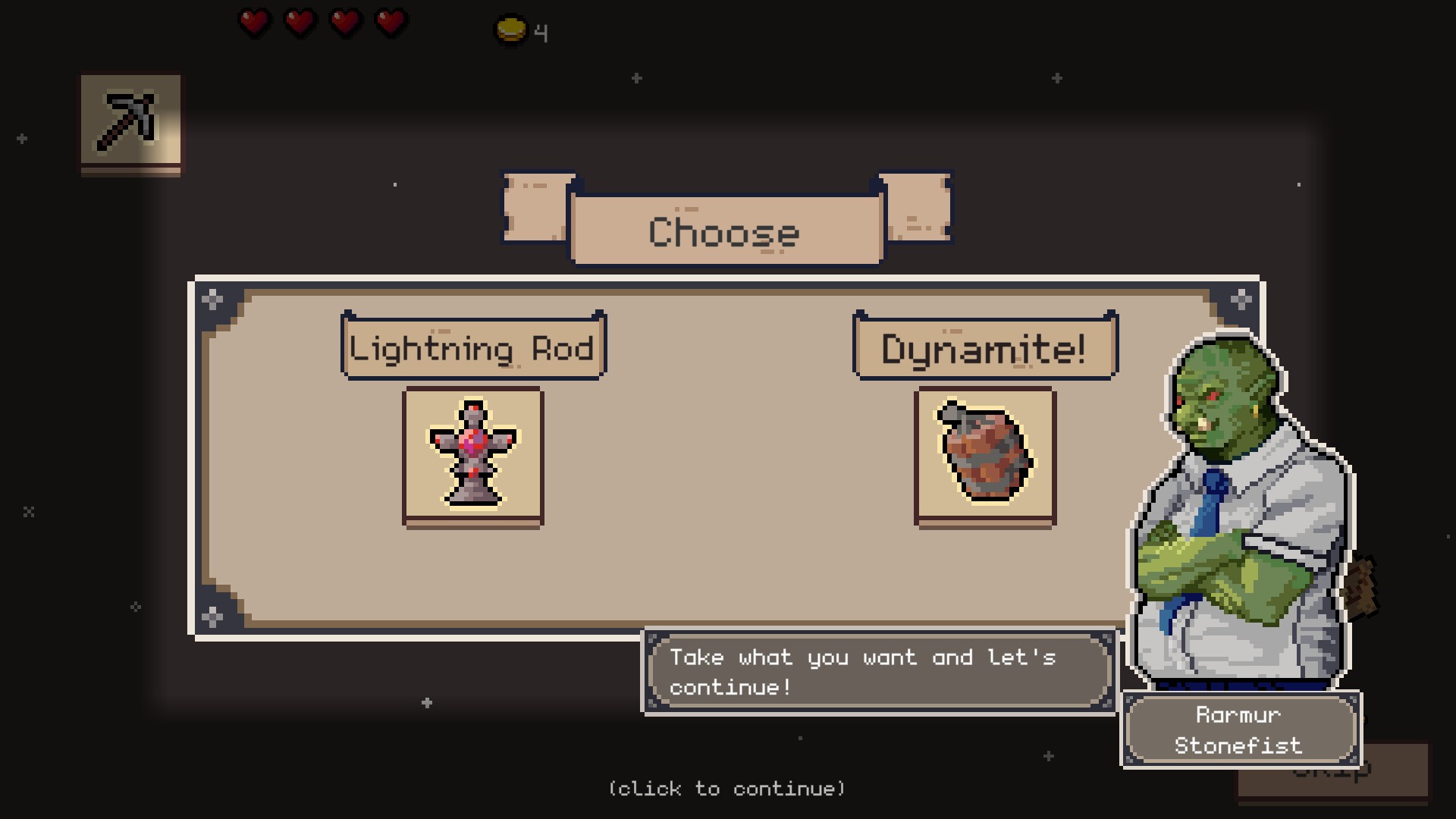Select the pickaxe tool slot
This screenshot has height=819, width=1456.
point(130,121)
